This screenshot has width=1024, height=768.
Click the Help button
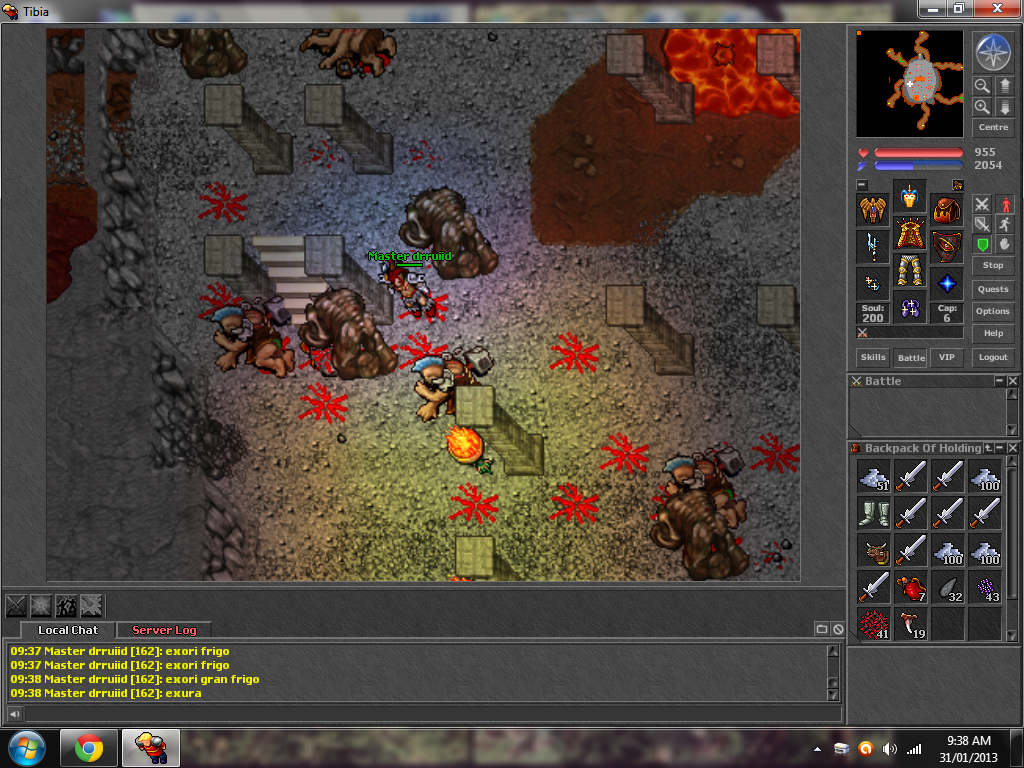992,334
